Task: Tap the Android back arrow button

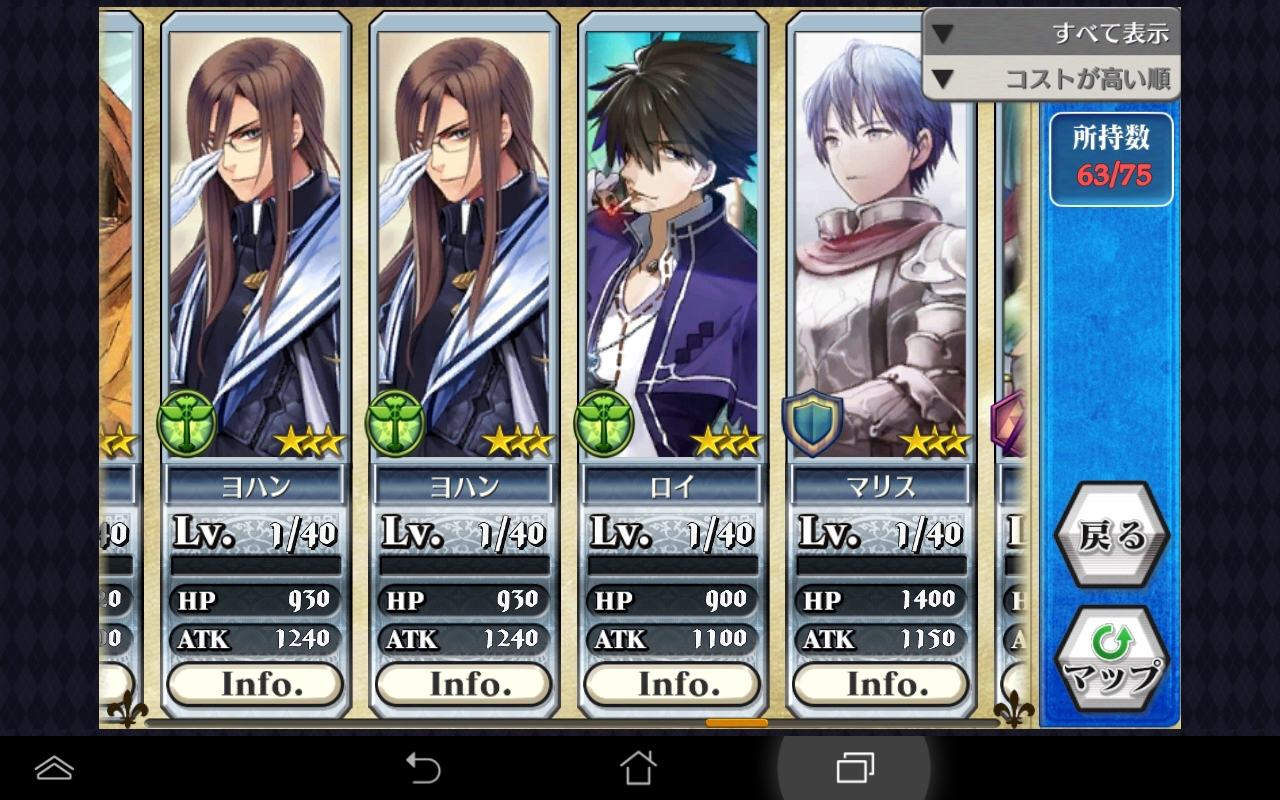Action: pyautogui.click(x=422, y=768)
